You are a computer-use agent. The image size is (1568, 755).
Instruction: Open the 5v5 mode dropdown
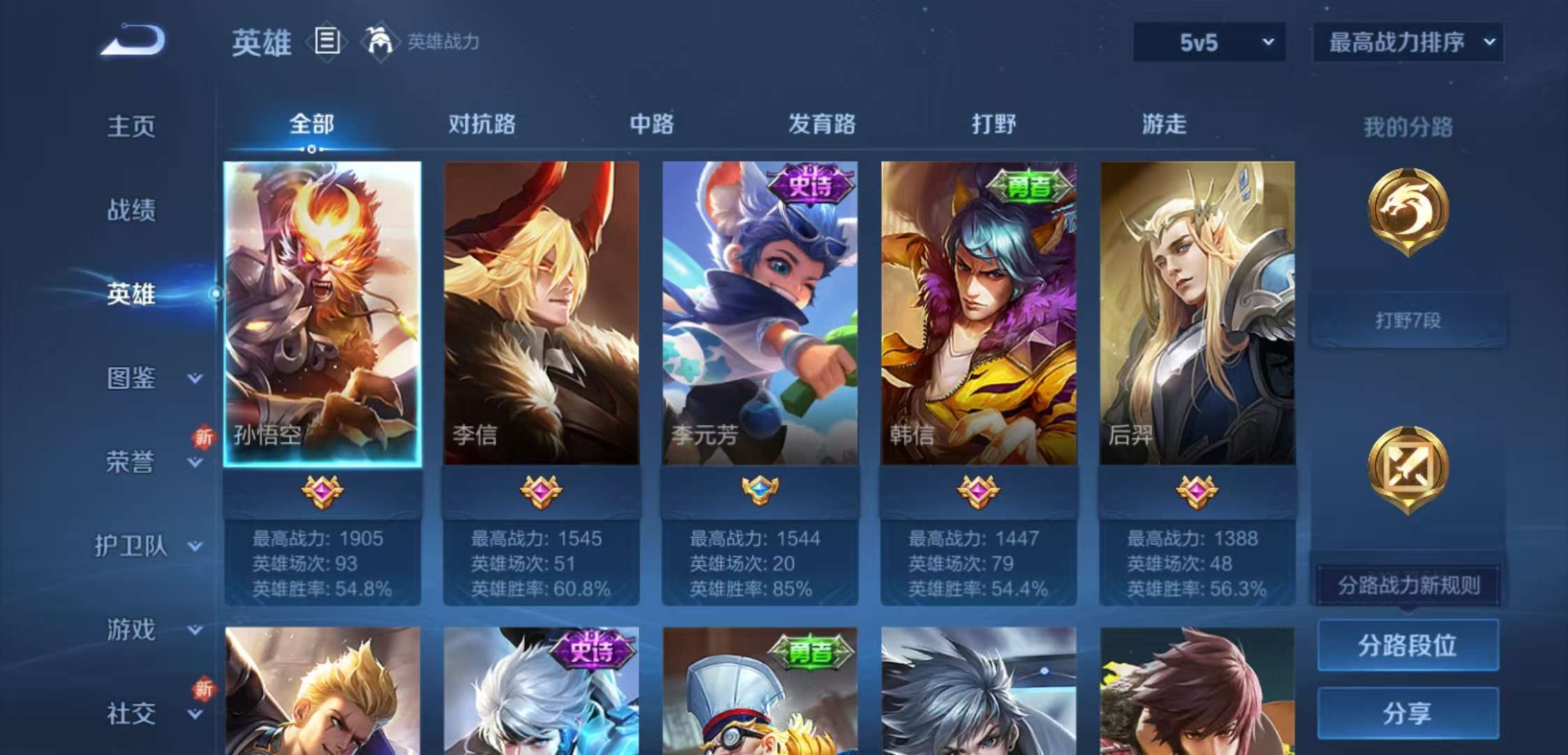click(1208, 42)
